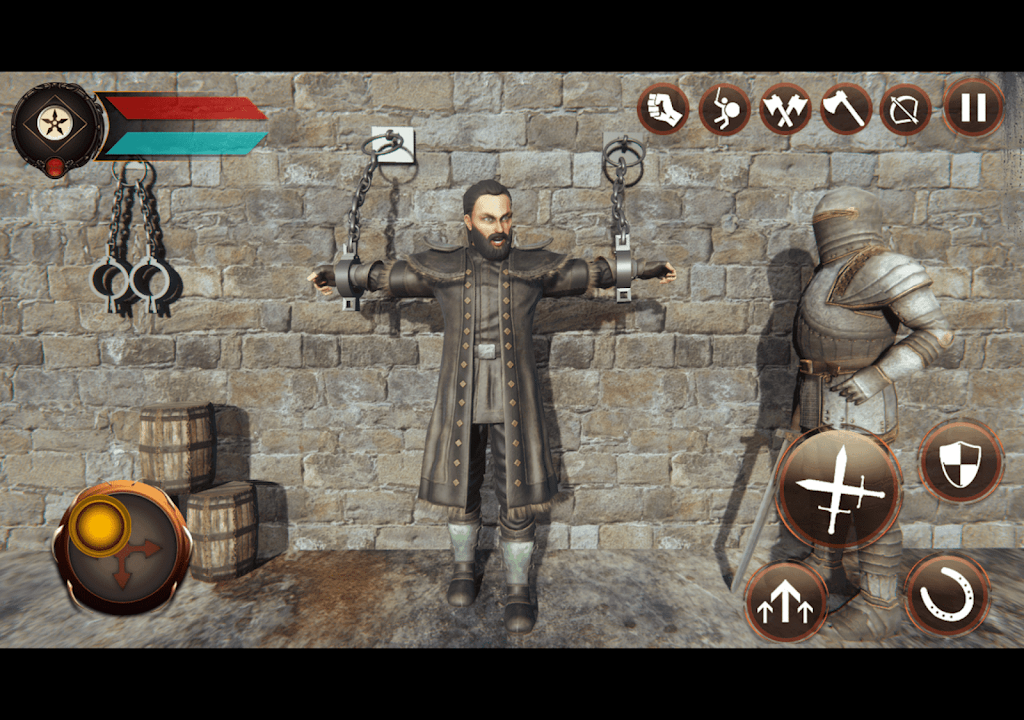Equip the crossed double axes
Viewport: 1024px width, 720px height.
785,109
